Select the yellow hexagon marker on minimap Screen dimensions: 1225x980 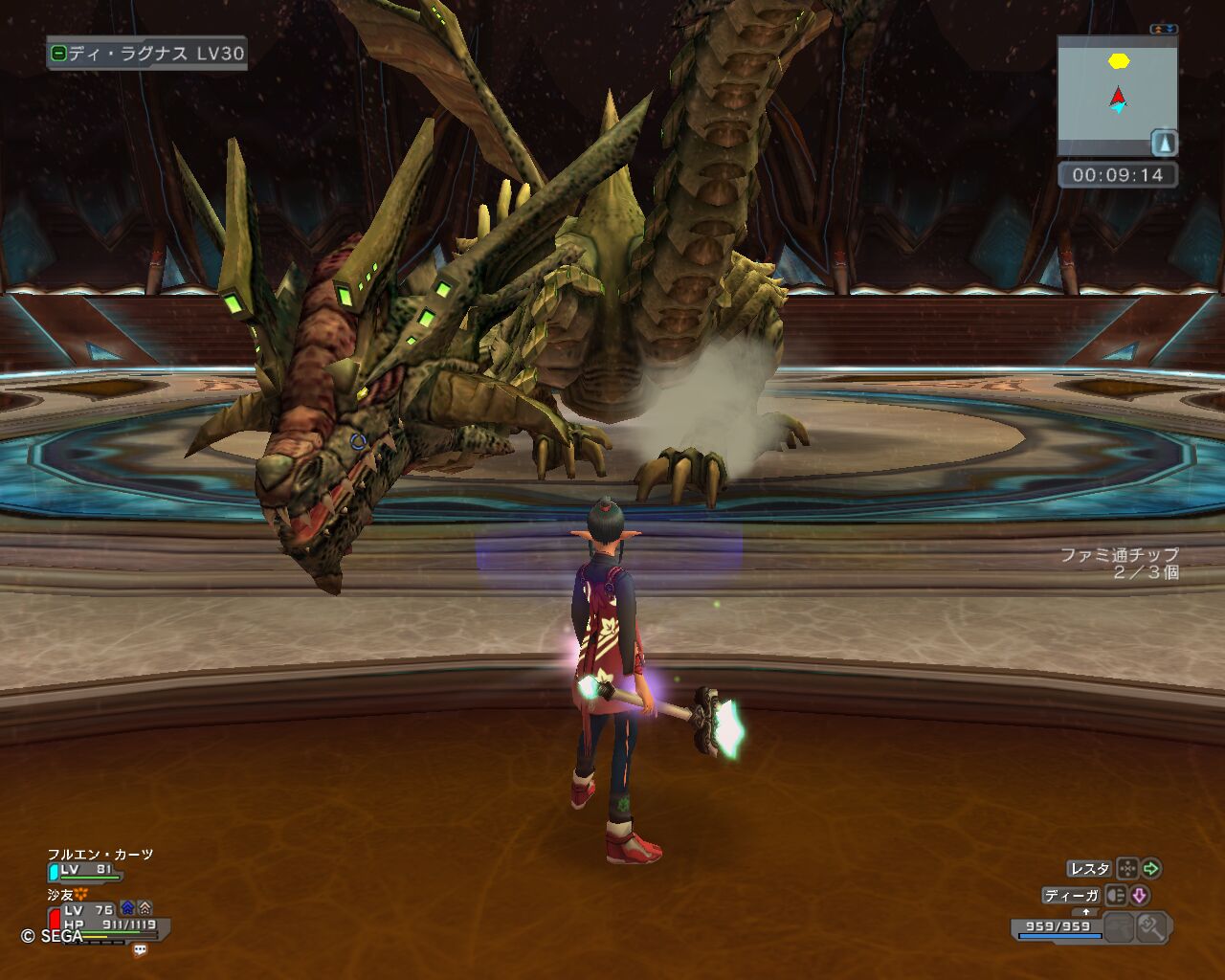click(x=1119, y=61)
